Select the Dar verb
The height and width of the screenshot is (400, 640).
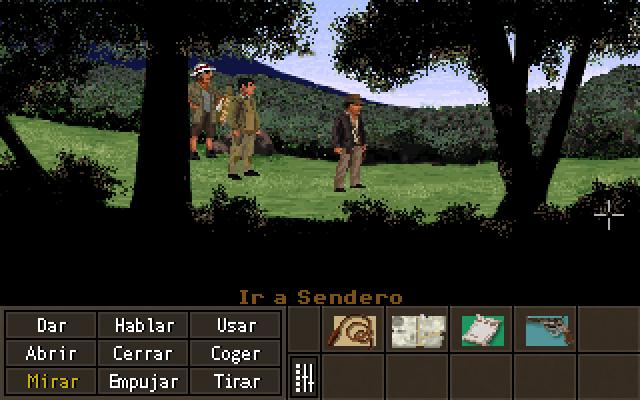point(52,325)
